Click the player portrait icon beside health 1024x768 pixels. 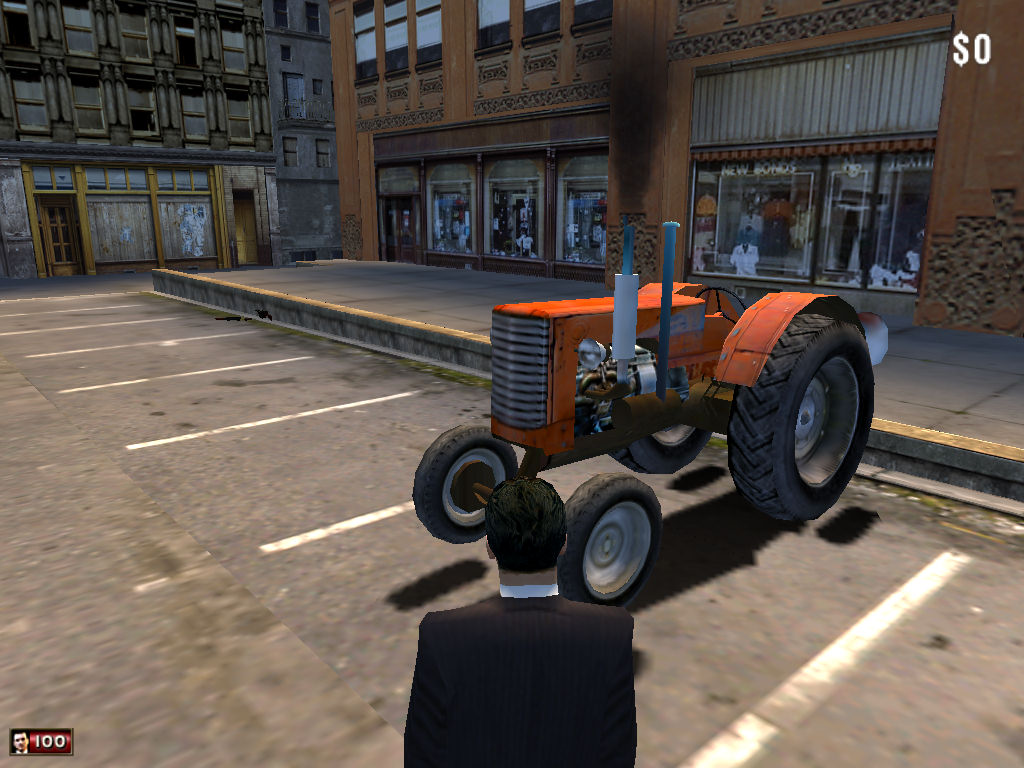point(20,741)
